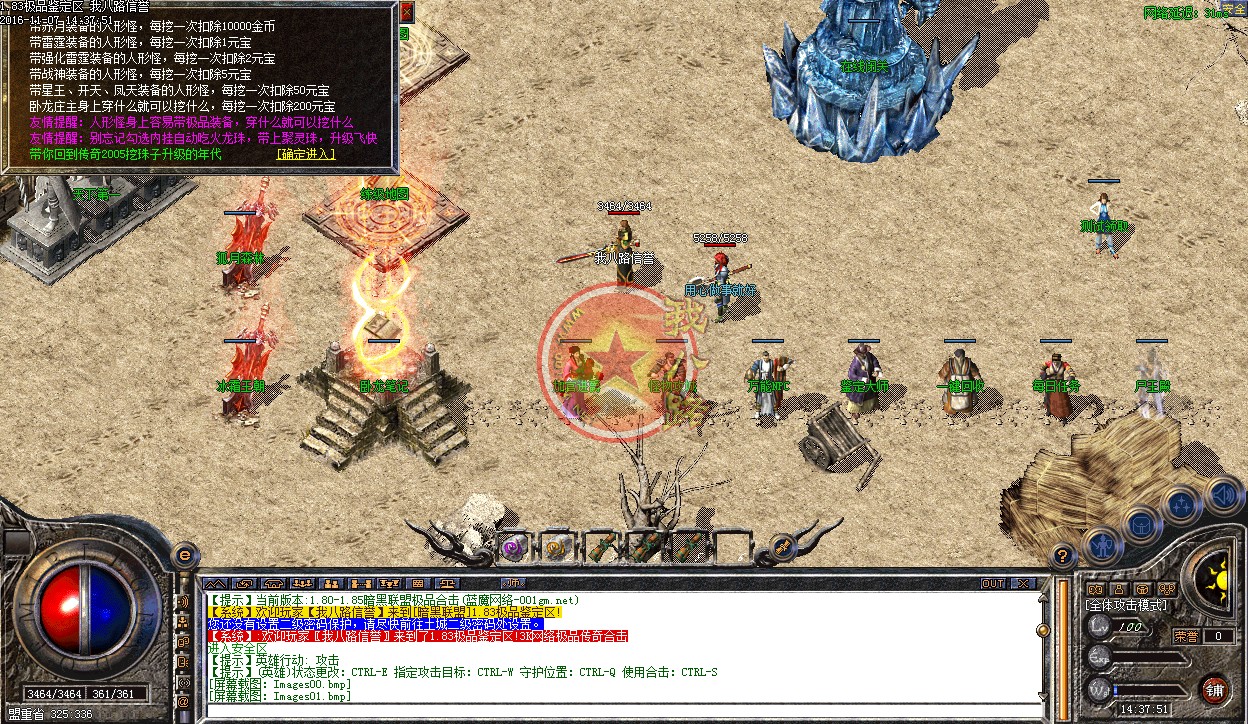Open the skills sparkle icon

(x=1181, y=504)
